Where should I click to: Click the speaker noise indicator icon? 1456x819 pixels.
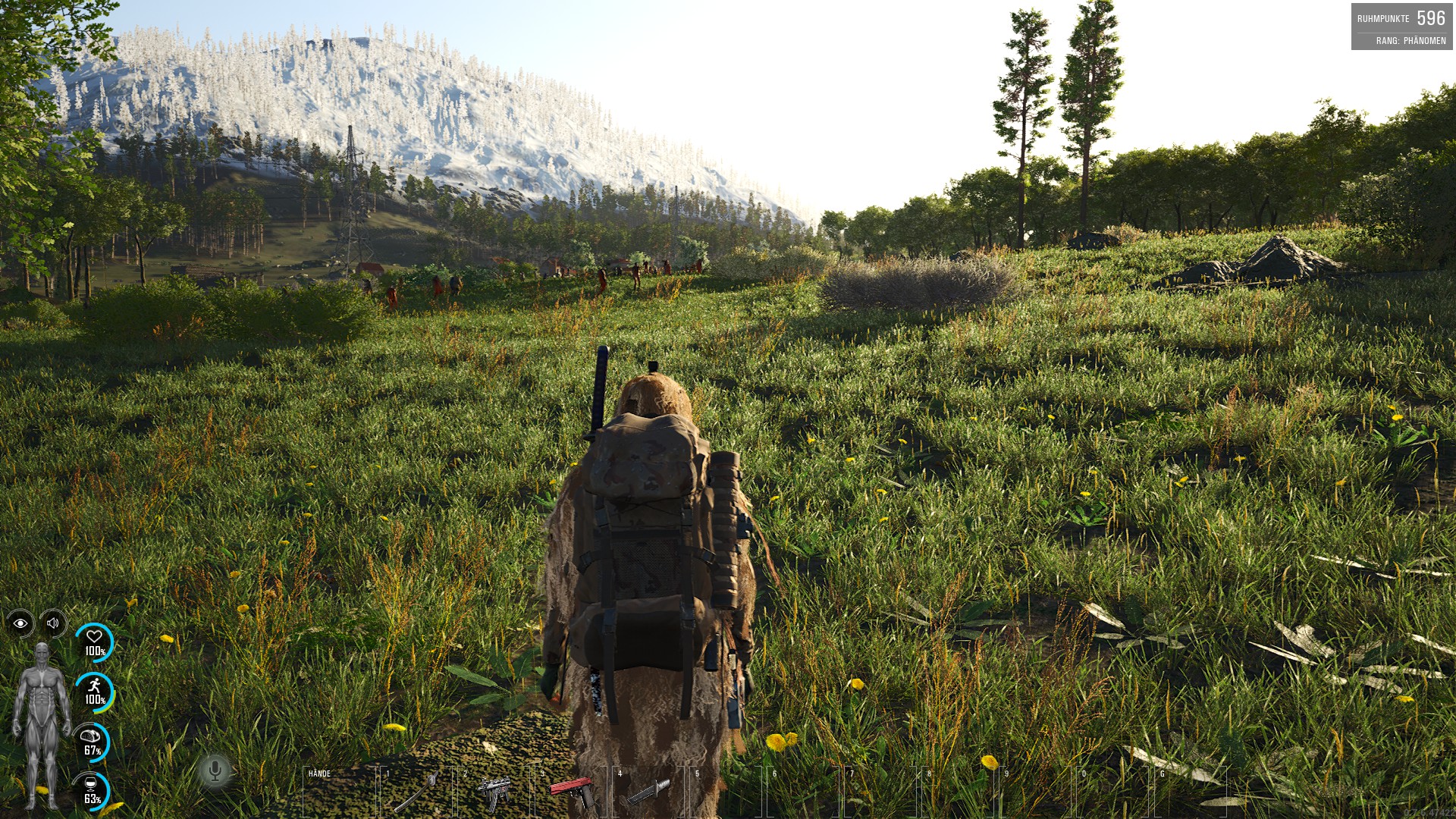point(53,623)
